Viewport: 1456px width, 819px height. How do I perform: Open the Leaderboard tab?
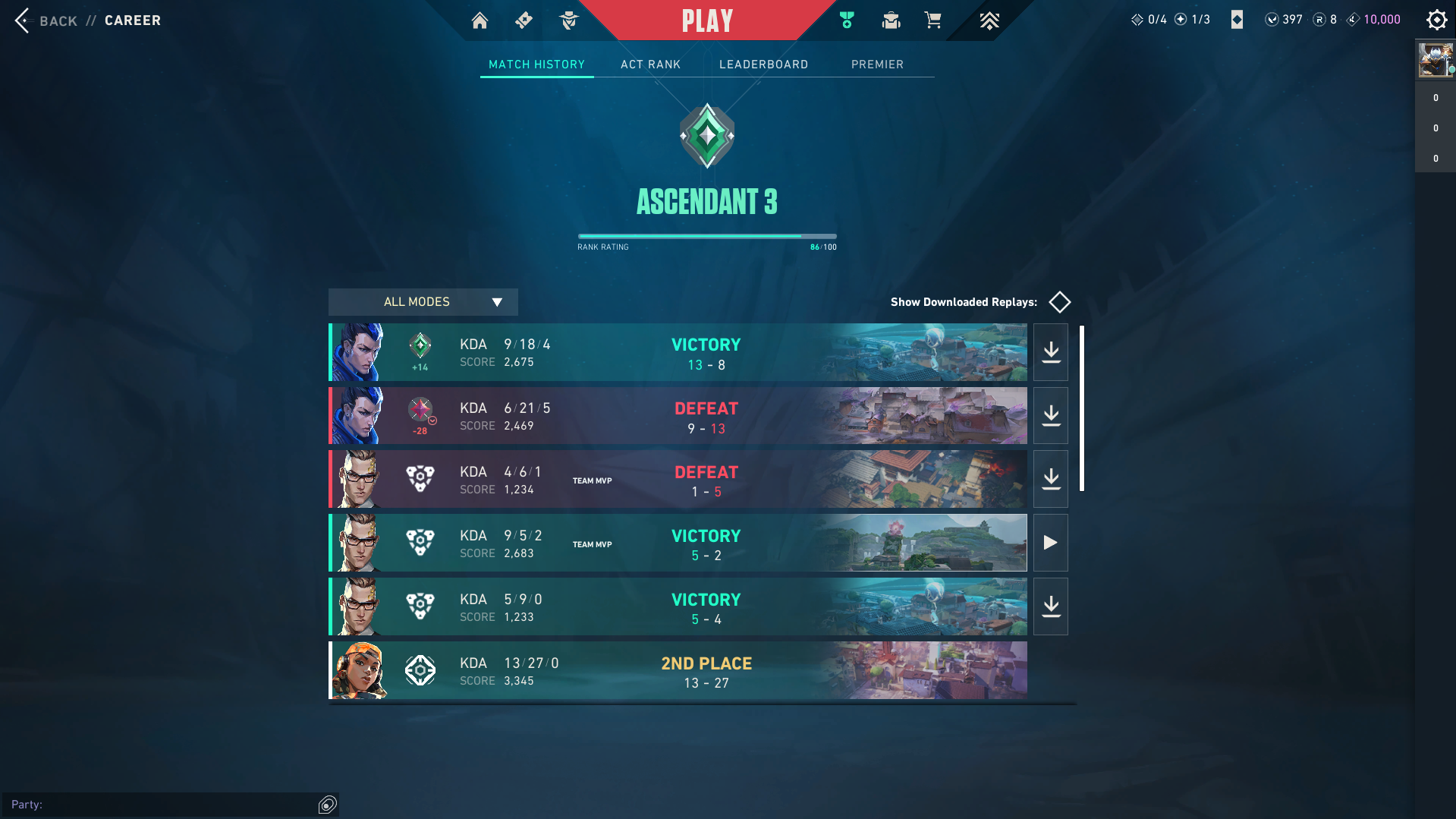coord(763,65)
